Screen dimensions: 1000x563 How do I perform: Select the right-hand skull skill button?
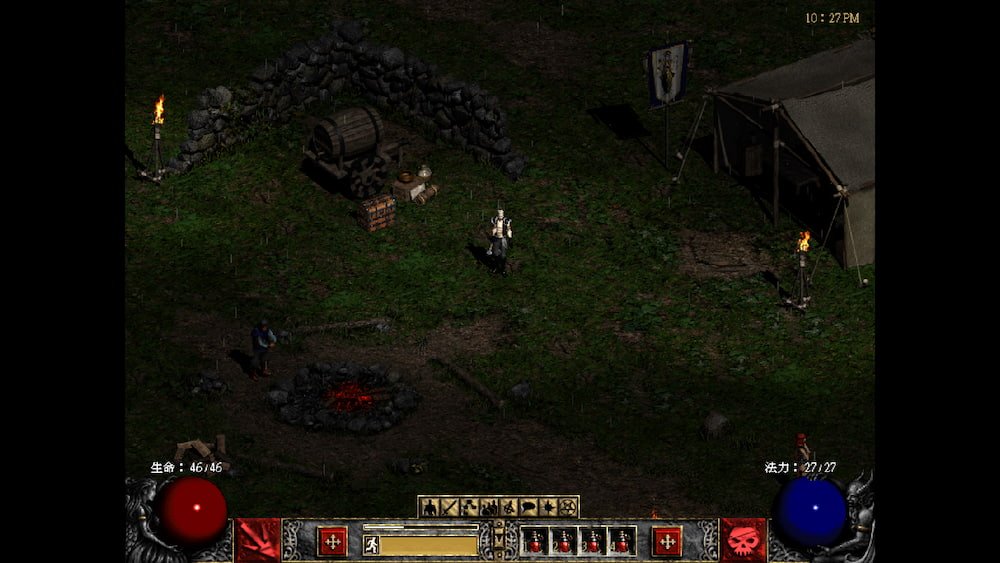coord(743,540)
